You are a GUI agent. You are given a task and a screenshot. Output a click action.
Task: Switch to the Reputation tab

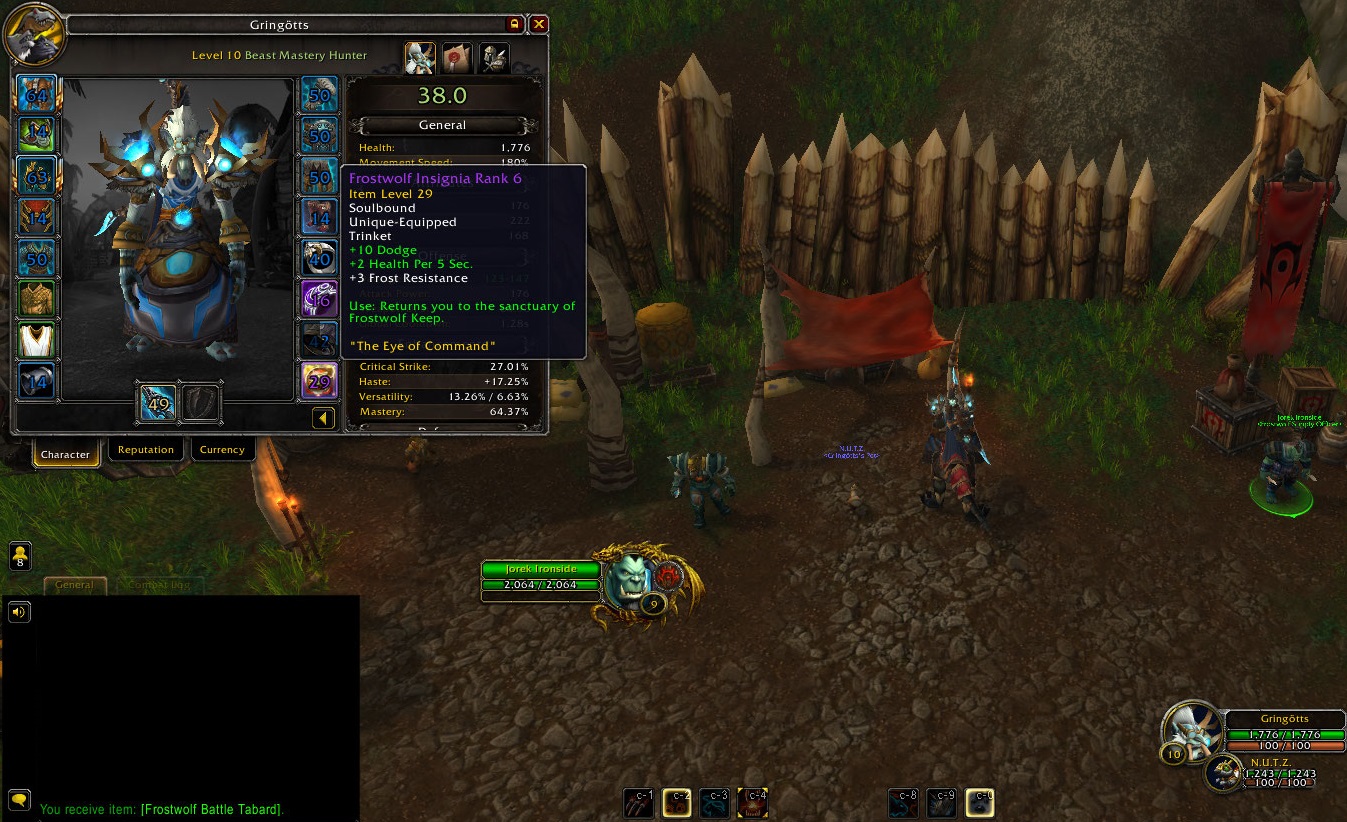tap(146, 450)
